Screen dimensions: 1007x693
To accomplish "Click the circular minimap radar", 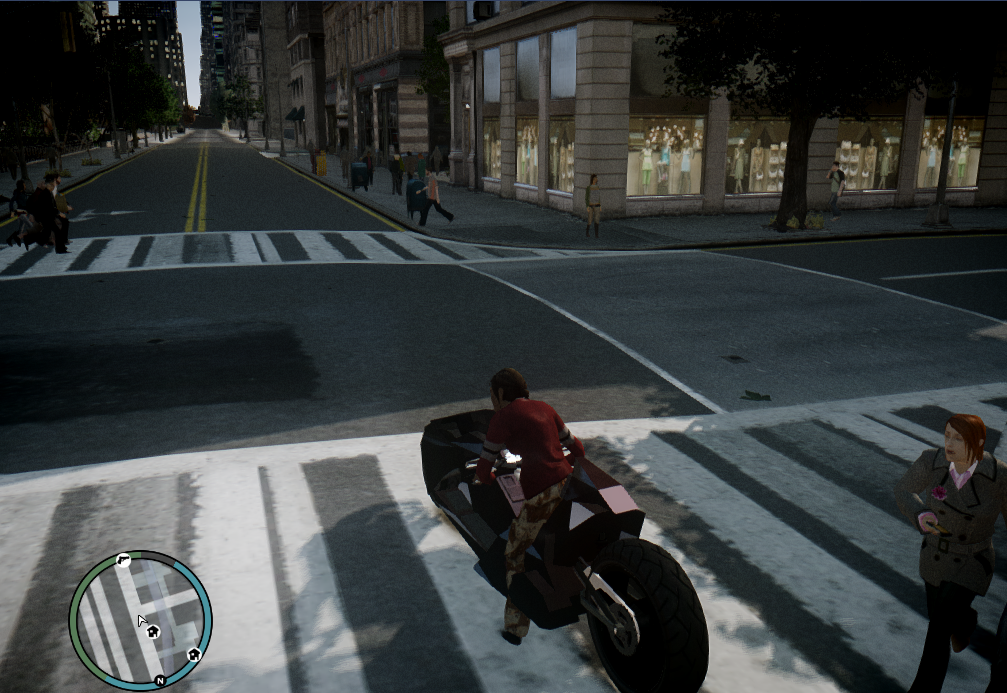I will 140,620.
